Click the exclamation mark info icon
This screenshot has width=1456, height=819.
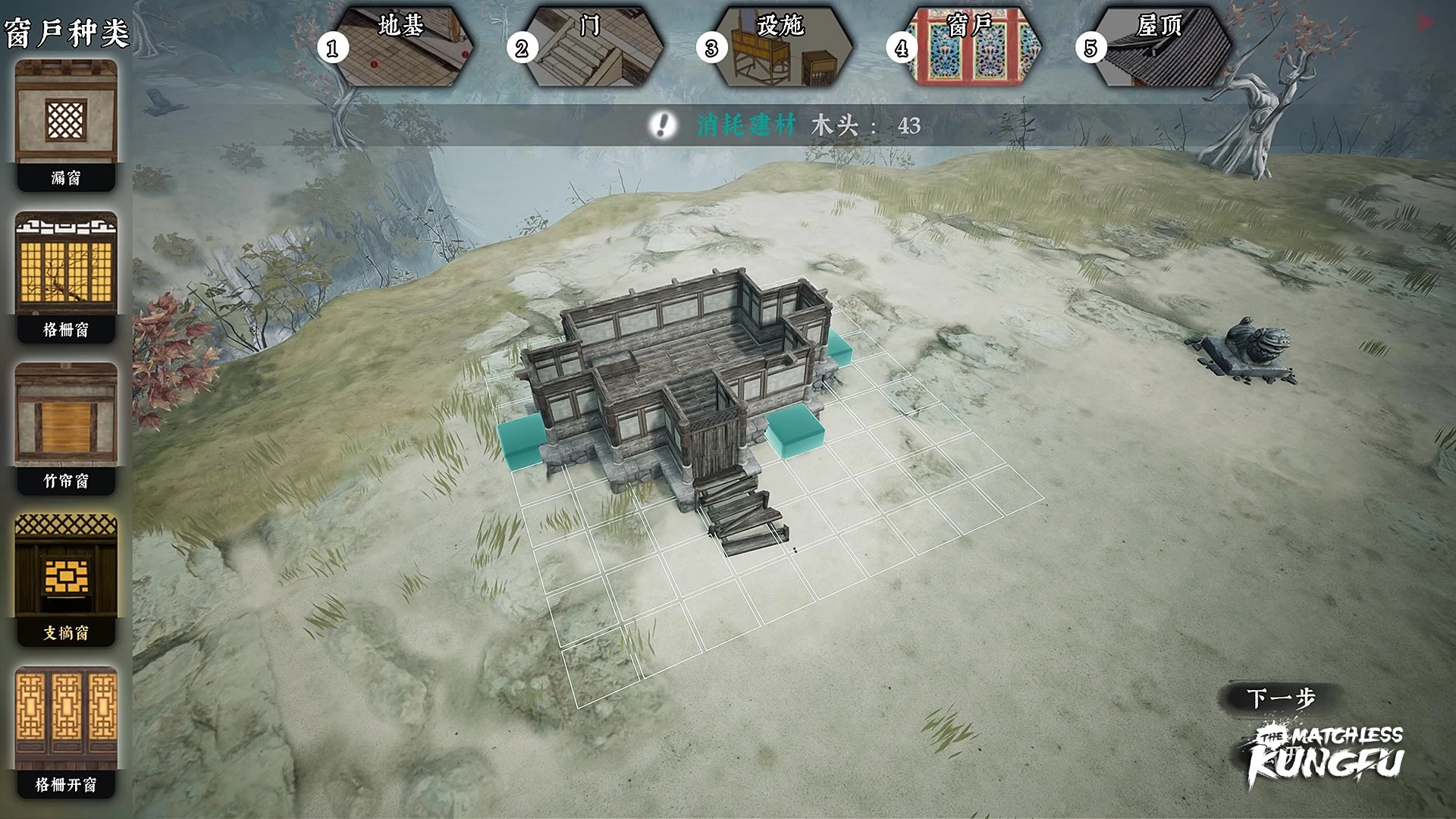[x=664, y=125]
